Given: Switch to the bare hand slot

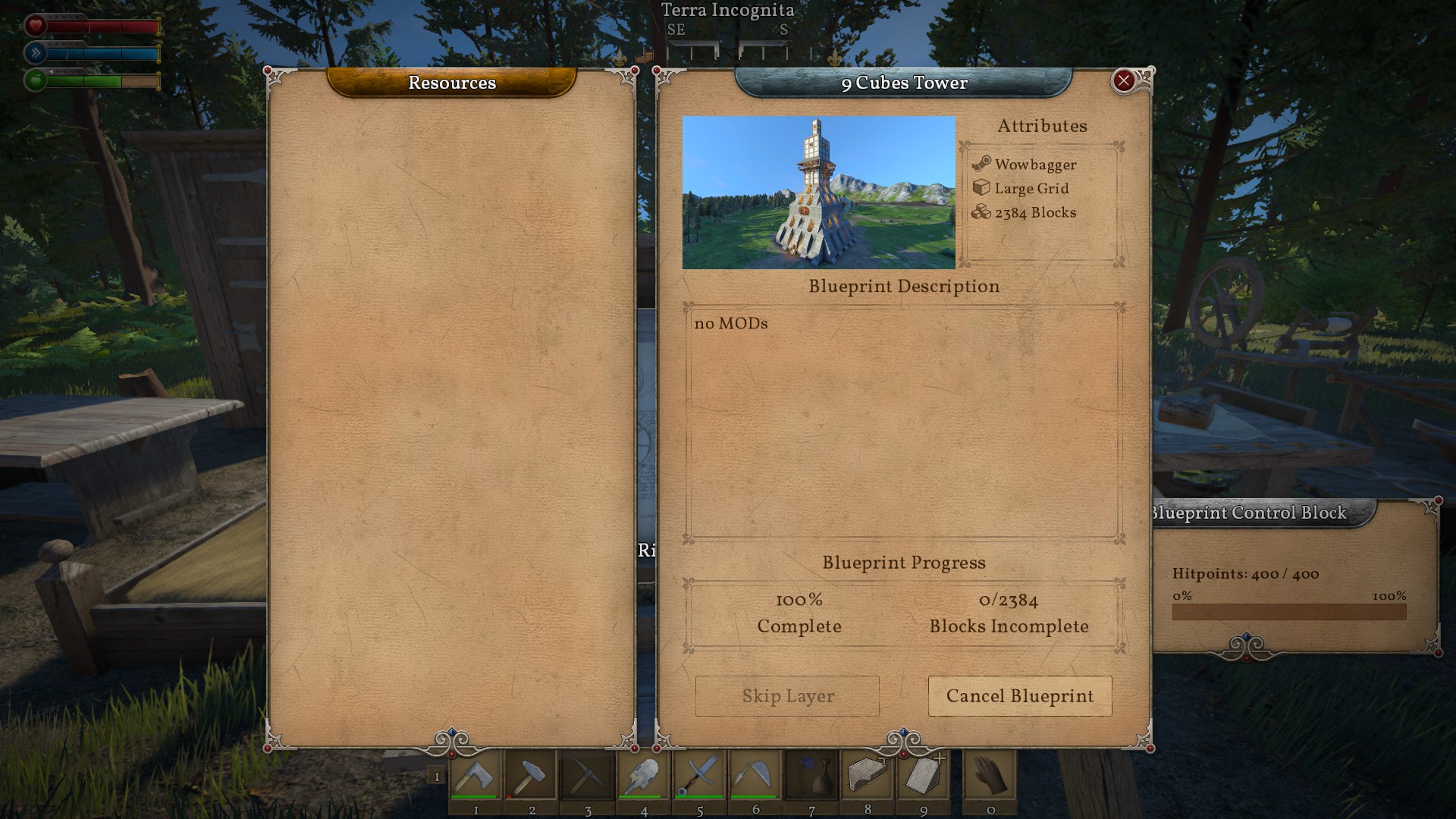Looking at the screenshot, I should point(990,776).
